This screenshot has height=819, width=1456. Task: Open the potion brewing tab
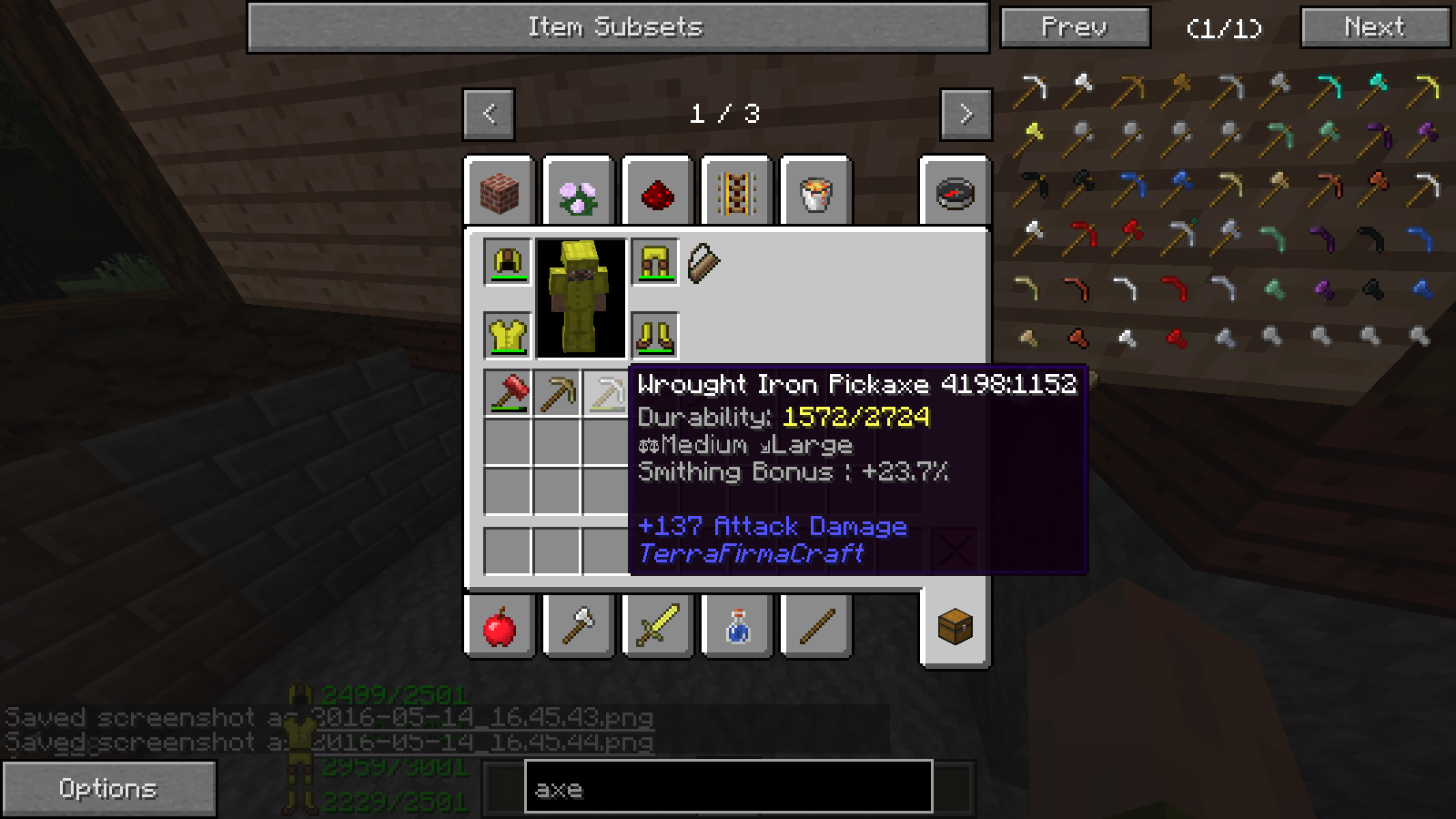pyautogui.click(x=736, y=627)
